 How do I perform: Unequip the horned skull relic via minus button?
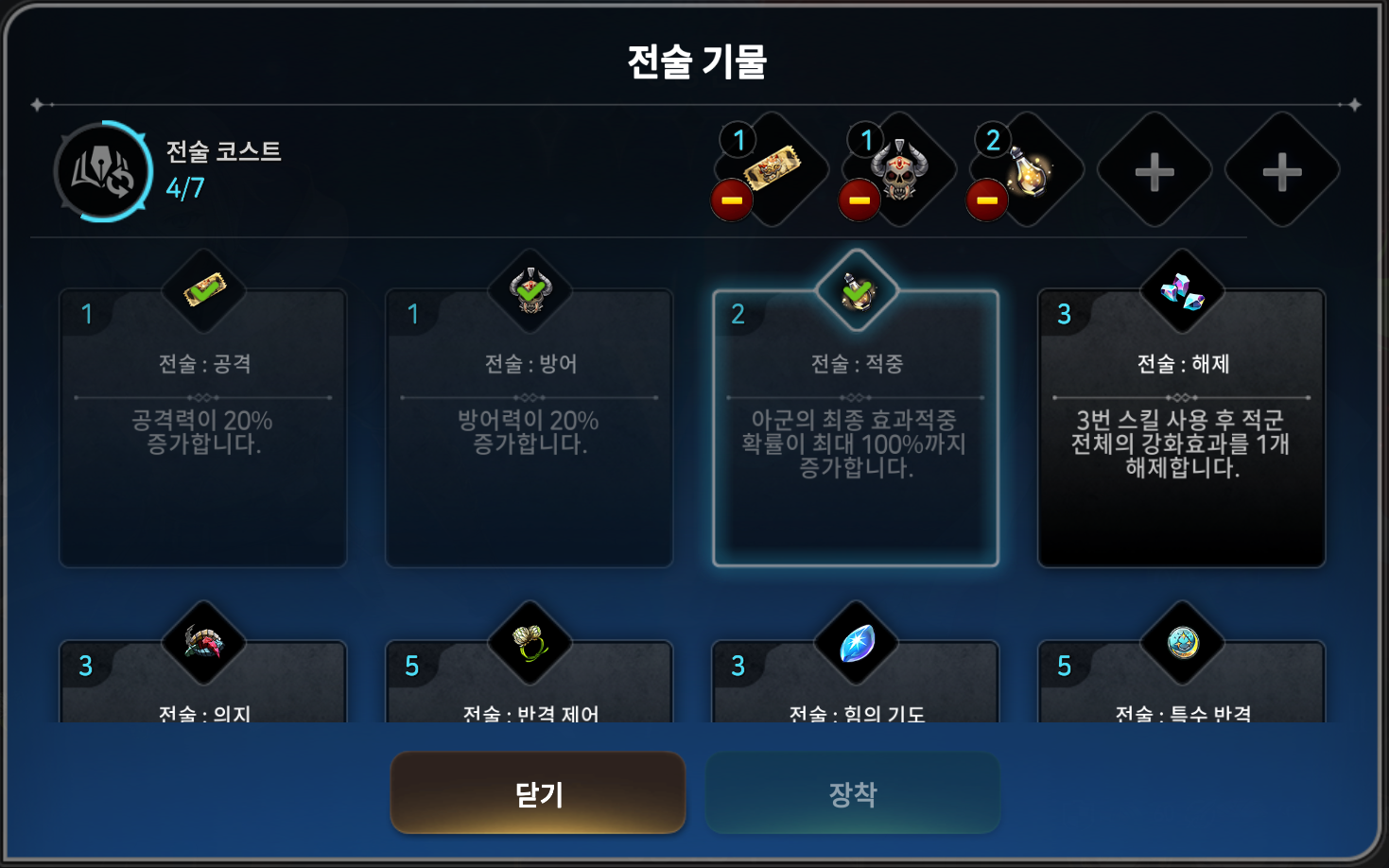859,200
